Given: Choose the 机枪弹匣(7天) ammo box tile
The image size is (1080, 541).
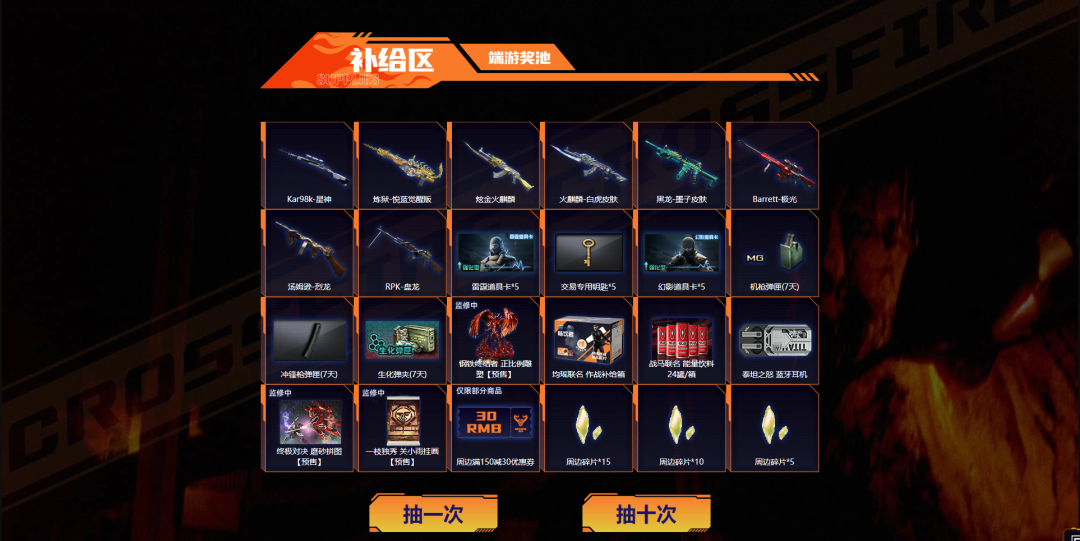Looking at the screenshot, I should (773, 252).
